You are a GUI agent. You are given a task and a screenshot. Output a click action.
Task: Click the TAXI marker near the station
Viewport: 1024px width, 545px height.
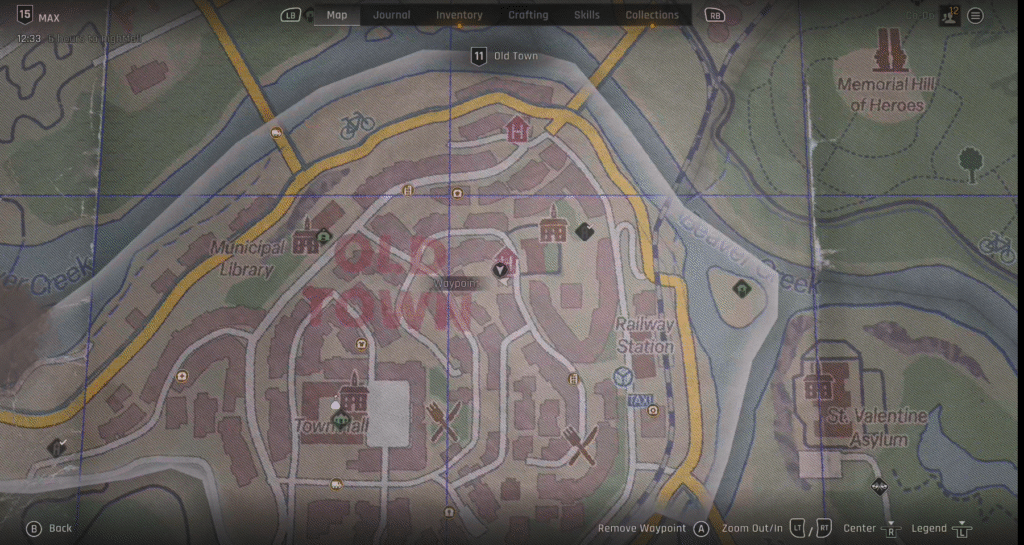638,400
